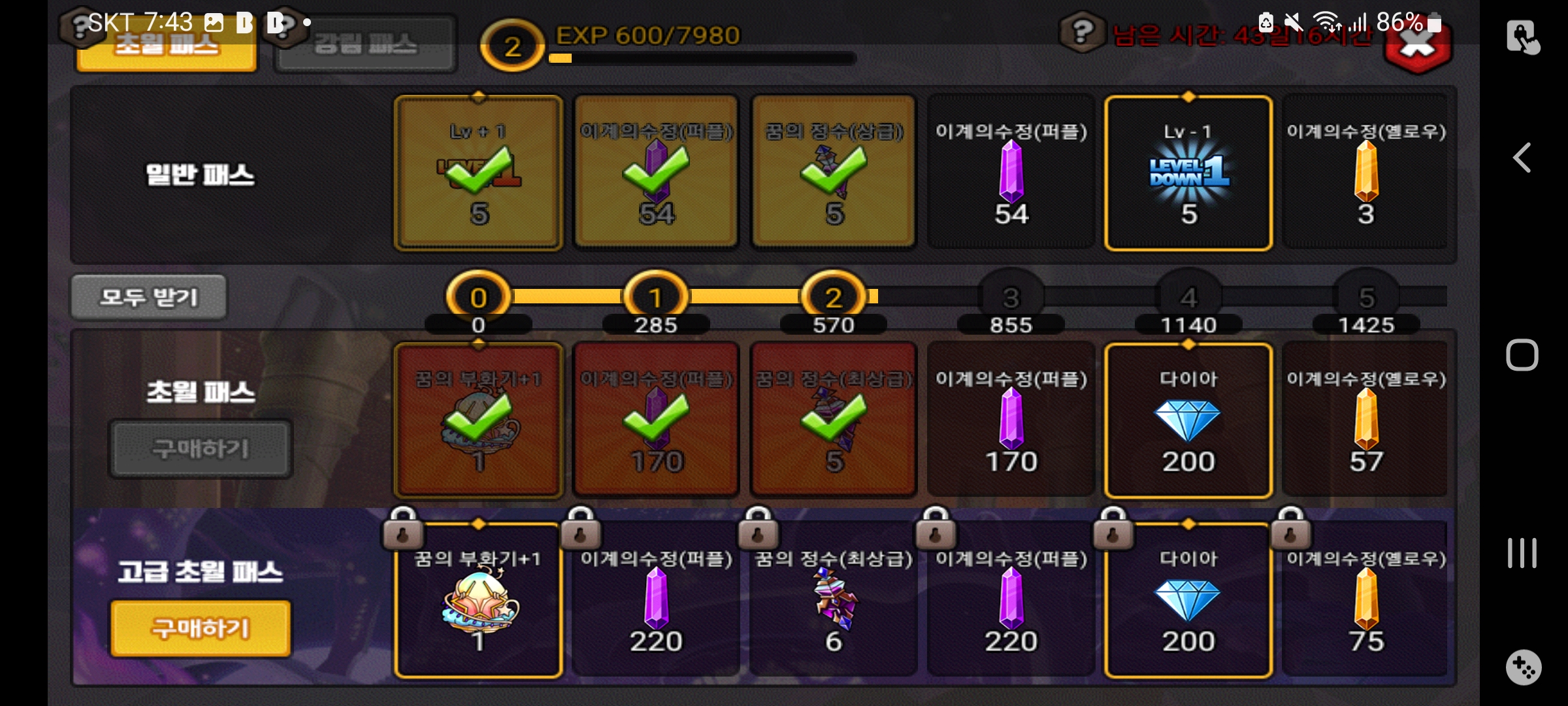Select the claimed 꿈의 정수(상급) reward tile

tap(834, 173)
